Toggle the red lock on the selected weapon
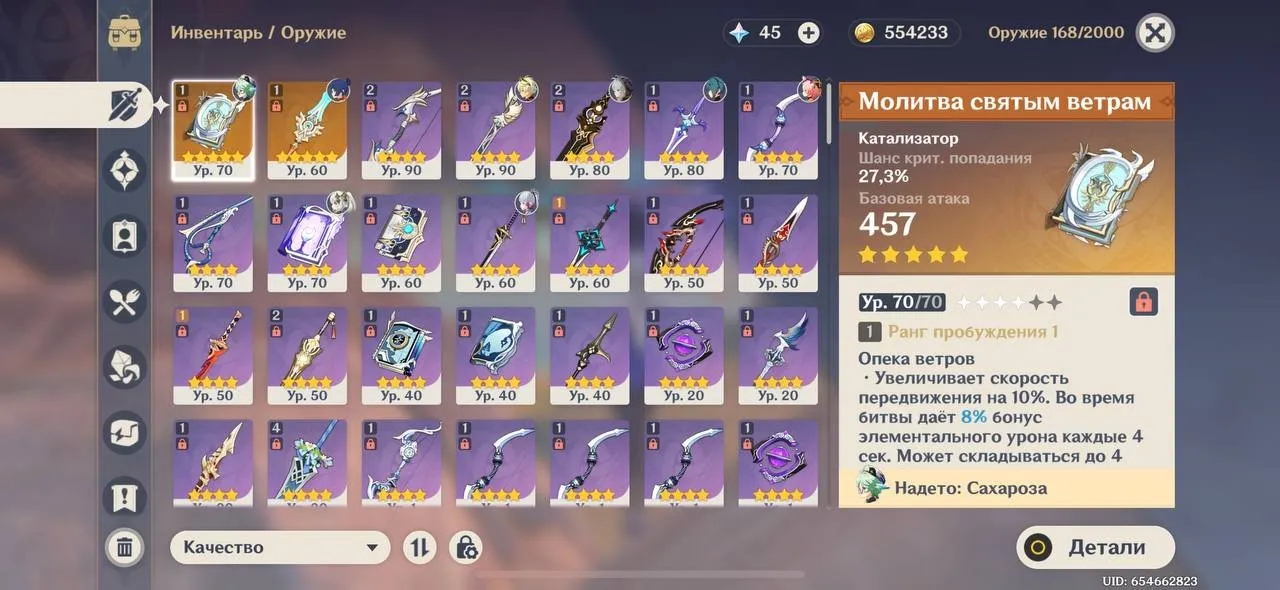Screen dimensions: 1280x590 [1142, 301]
